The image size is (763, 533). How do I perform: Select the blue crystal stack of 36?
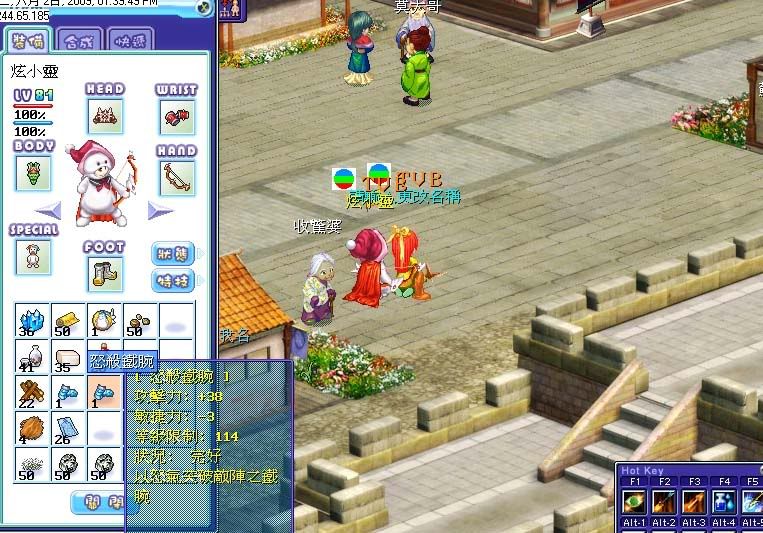pyautogui.click(x=32, y=322)
